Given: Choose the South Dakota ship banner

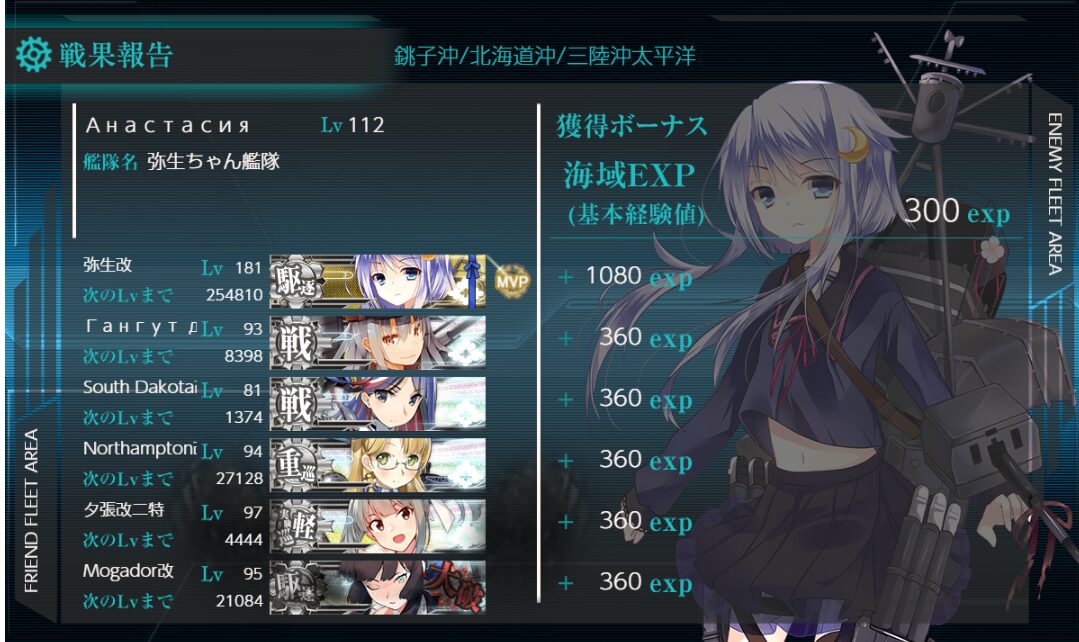Looking at the screenshot, I should (378, 402).
